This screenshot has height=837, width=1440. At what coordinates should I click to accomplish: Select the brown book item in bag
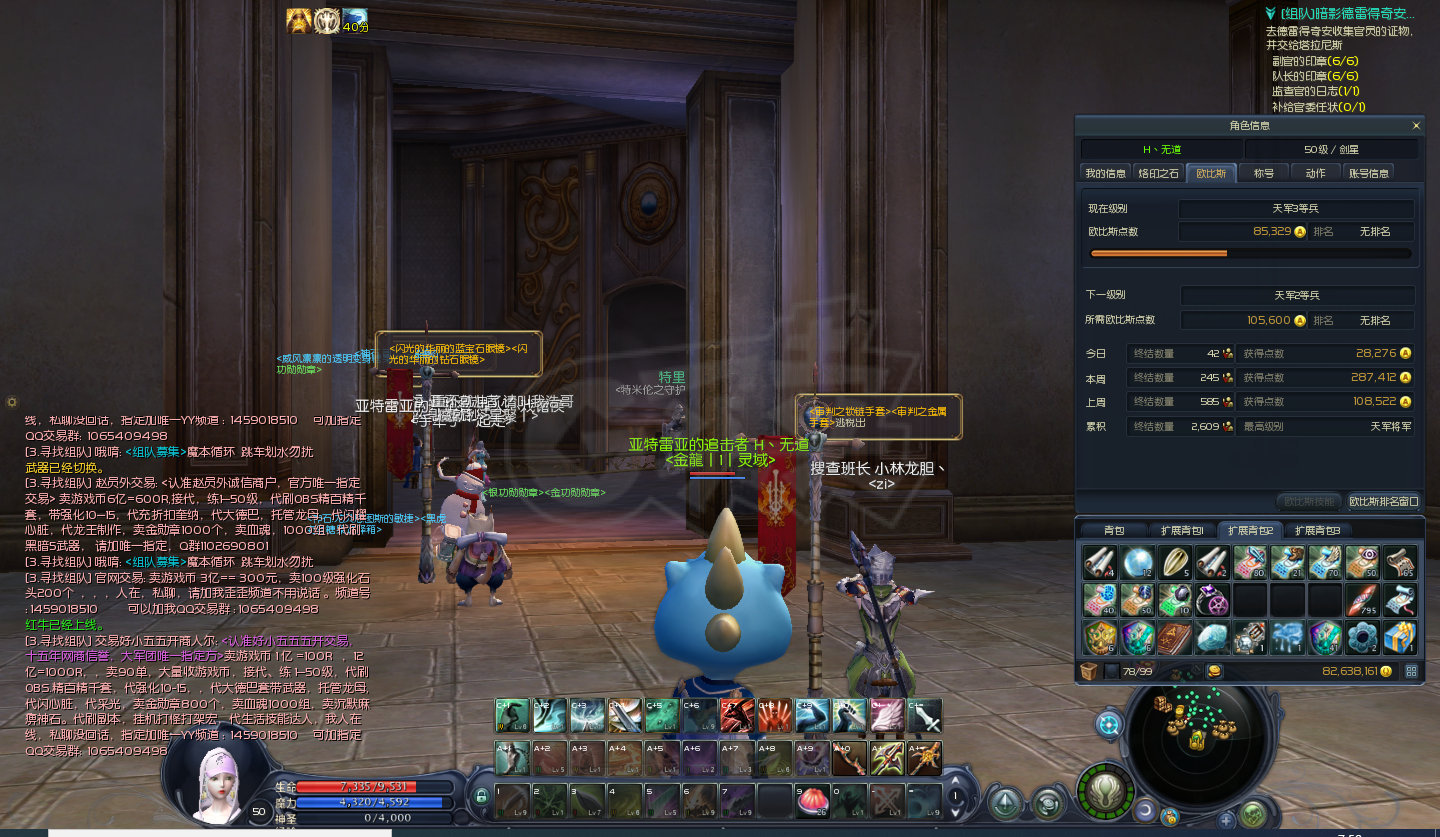(x=1175, y=637)
